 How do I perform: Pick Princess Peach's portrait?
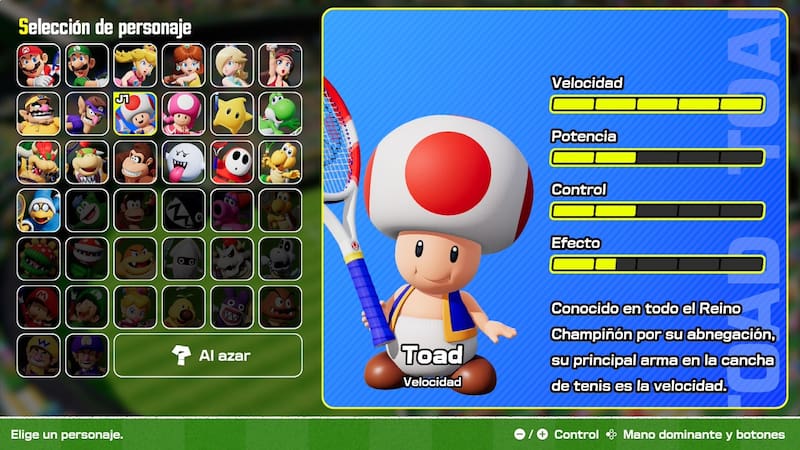click(x=135, y=65)
